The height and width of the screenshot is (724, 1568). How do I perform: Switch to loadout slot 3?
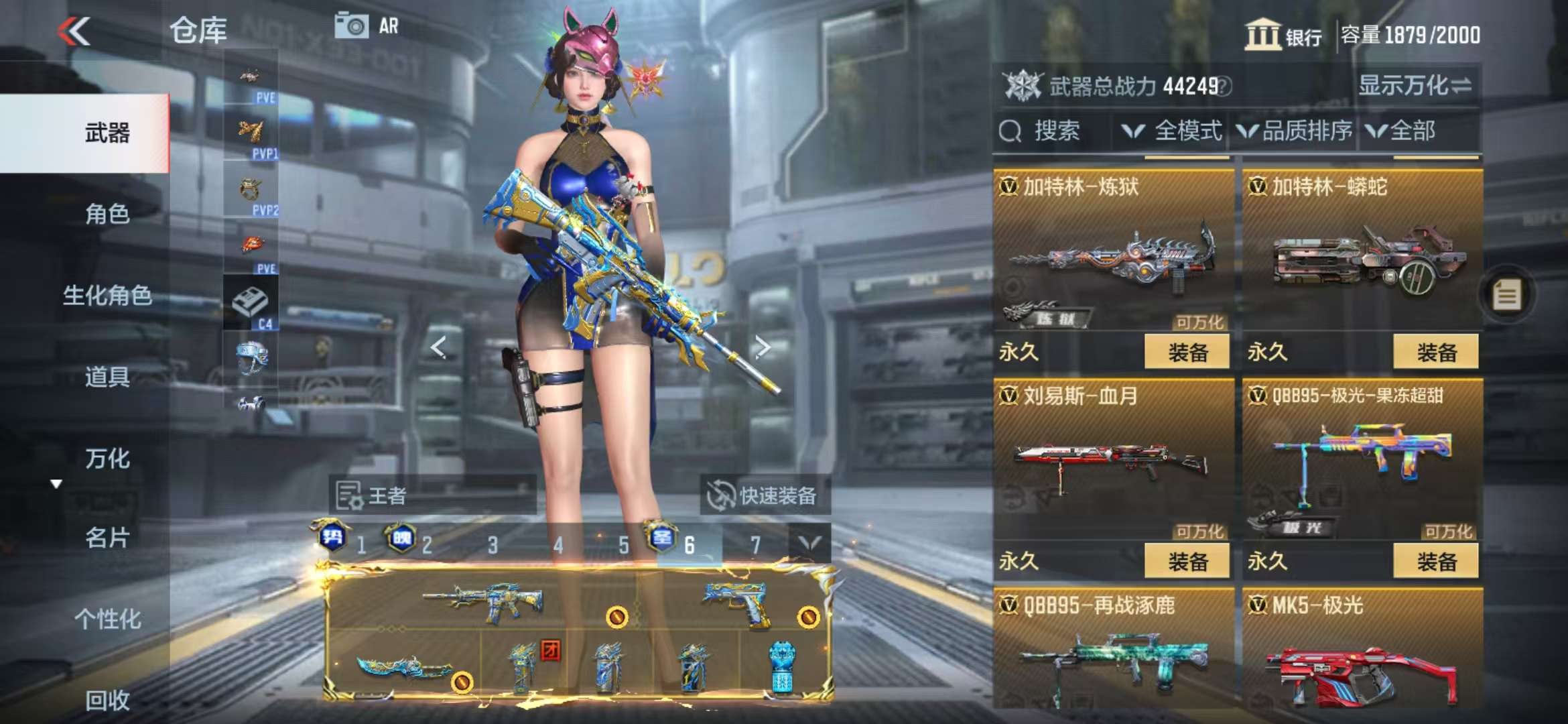pyautogui.click(x=493, y=545)
